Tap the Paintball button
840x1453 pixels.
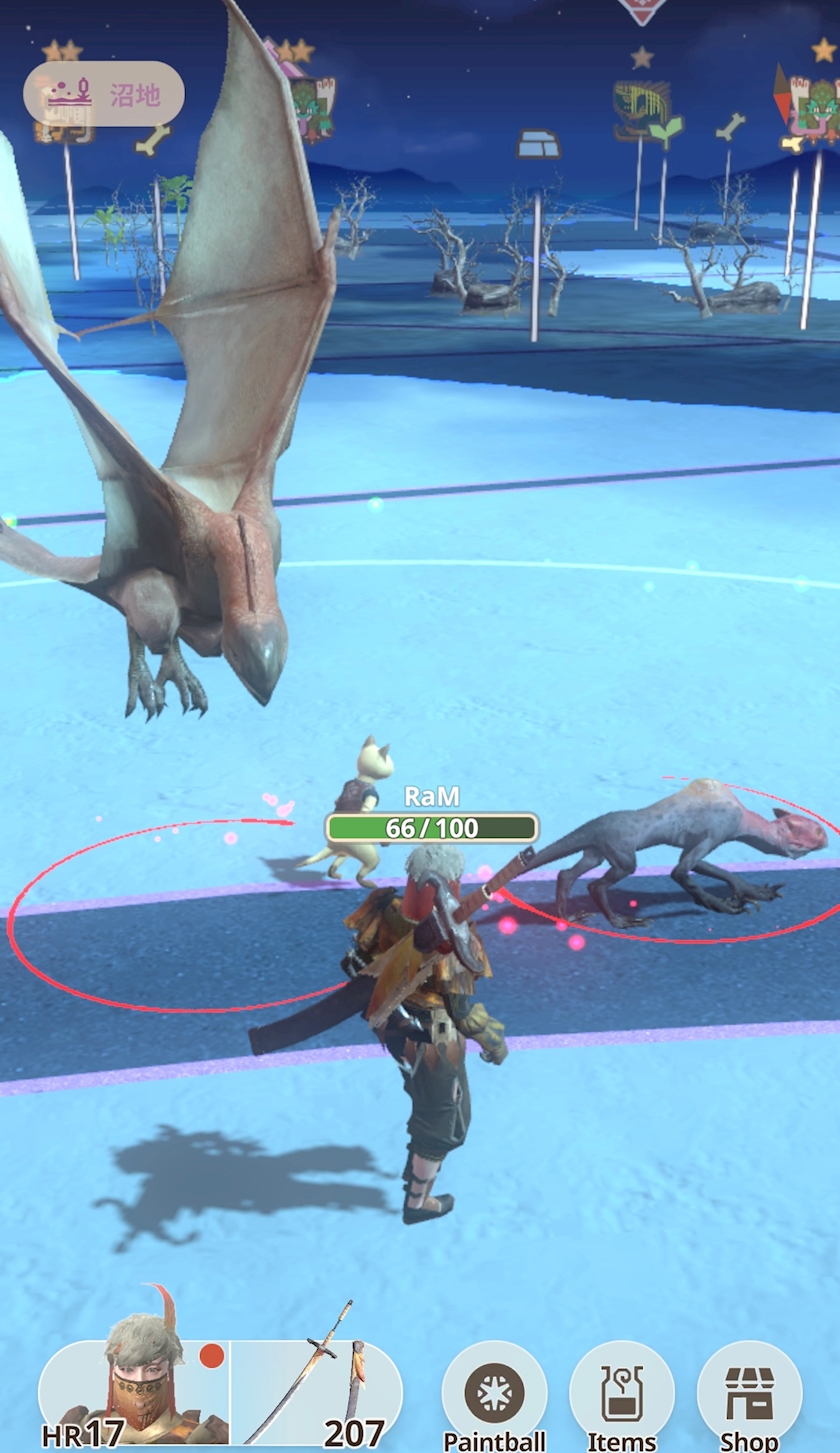(x=495, y=1394)
